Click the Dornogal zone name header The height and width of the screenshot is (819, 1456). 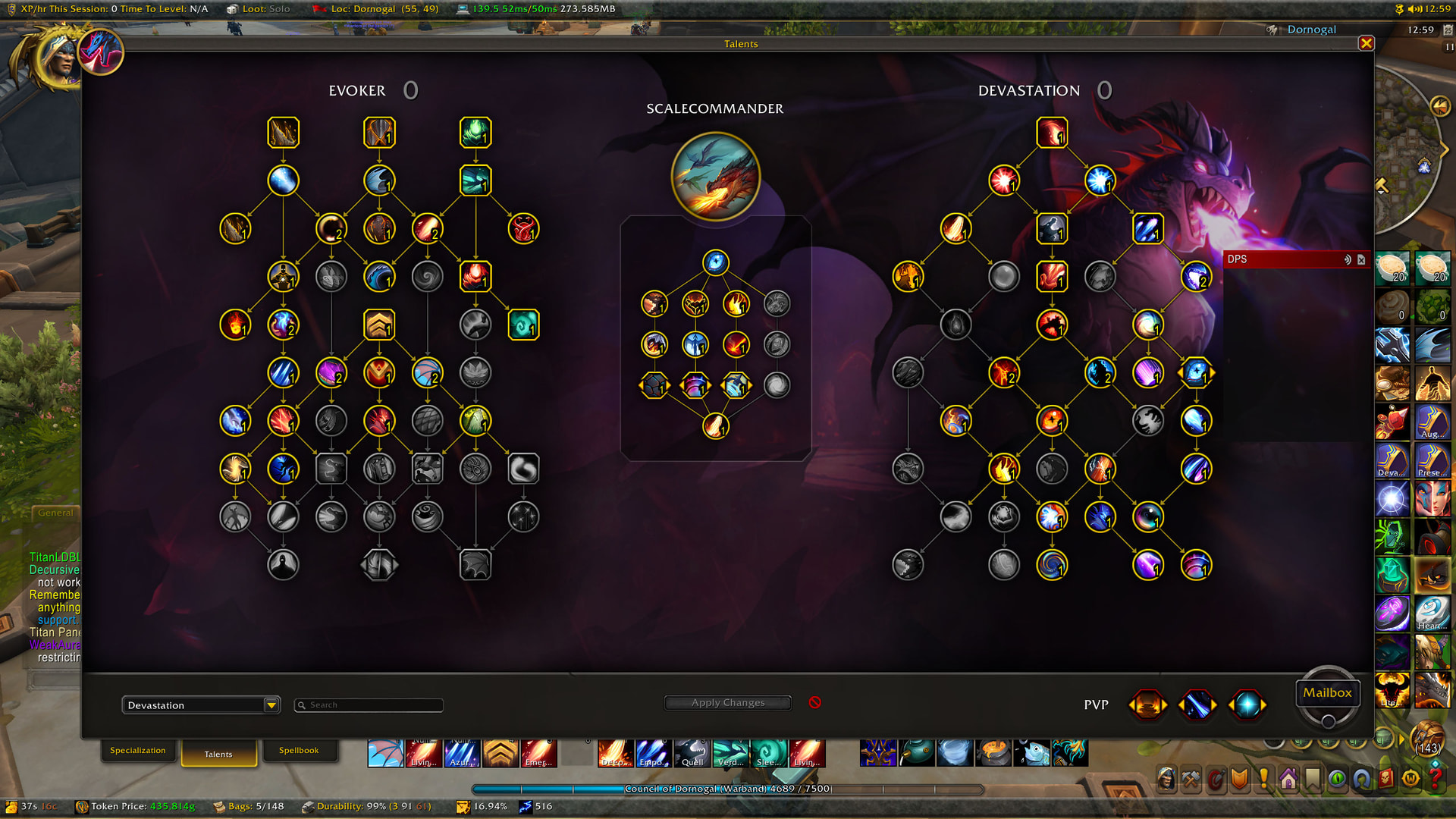(1311, 30)
